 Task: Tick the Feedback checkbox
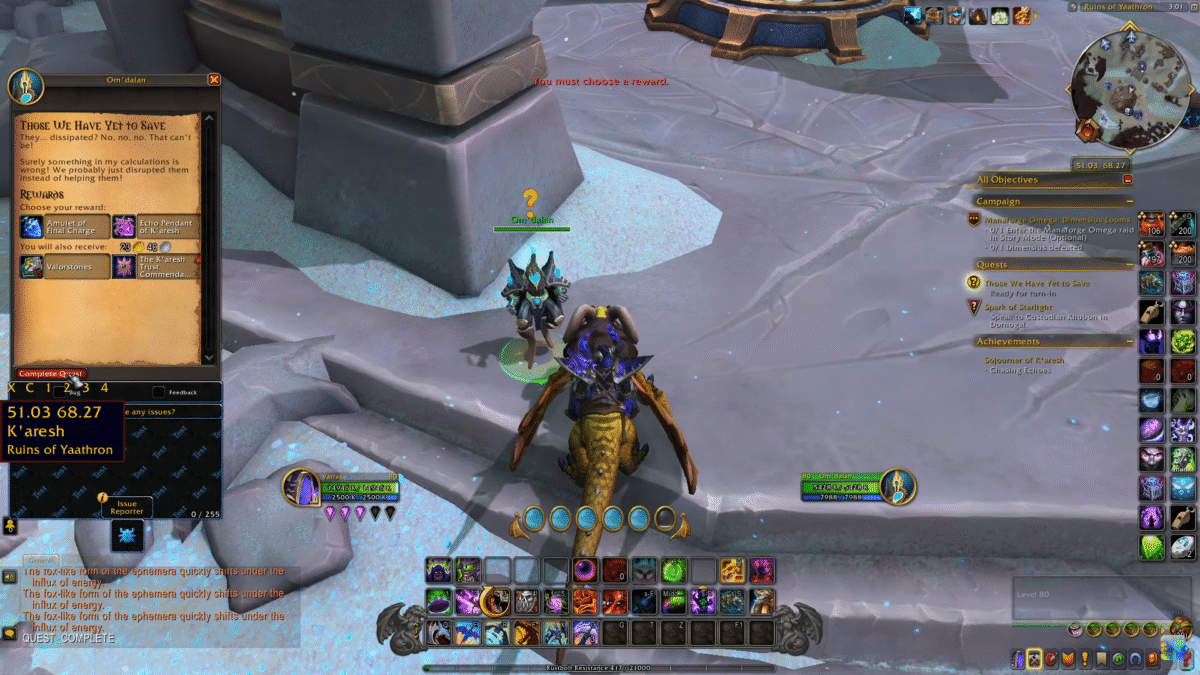coord(158,392)
